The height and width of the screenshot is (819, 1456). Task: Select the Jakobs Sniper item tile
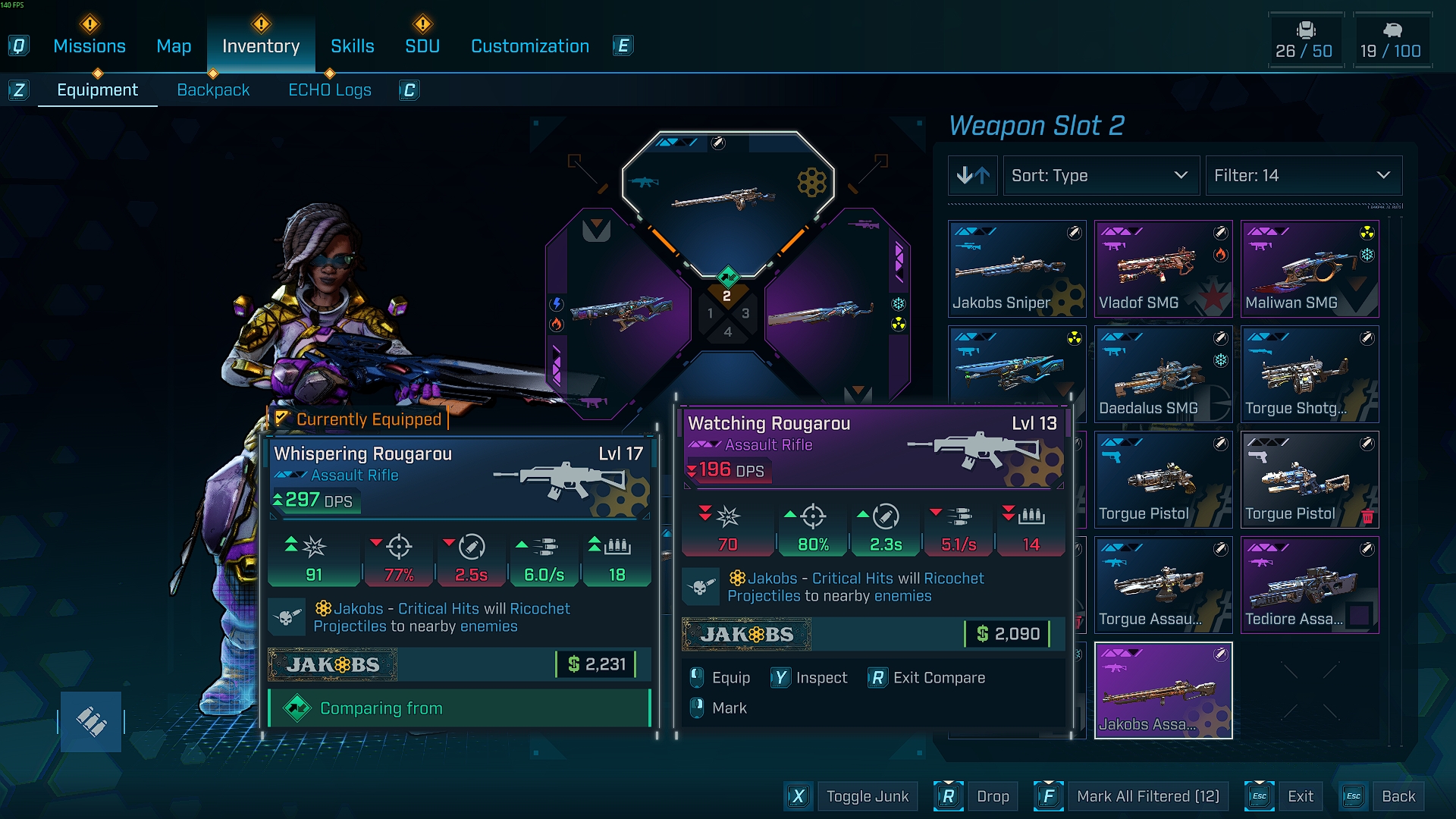pyautogui.click(x=1017, y=269)
